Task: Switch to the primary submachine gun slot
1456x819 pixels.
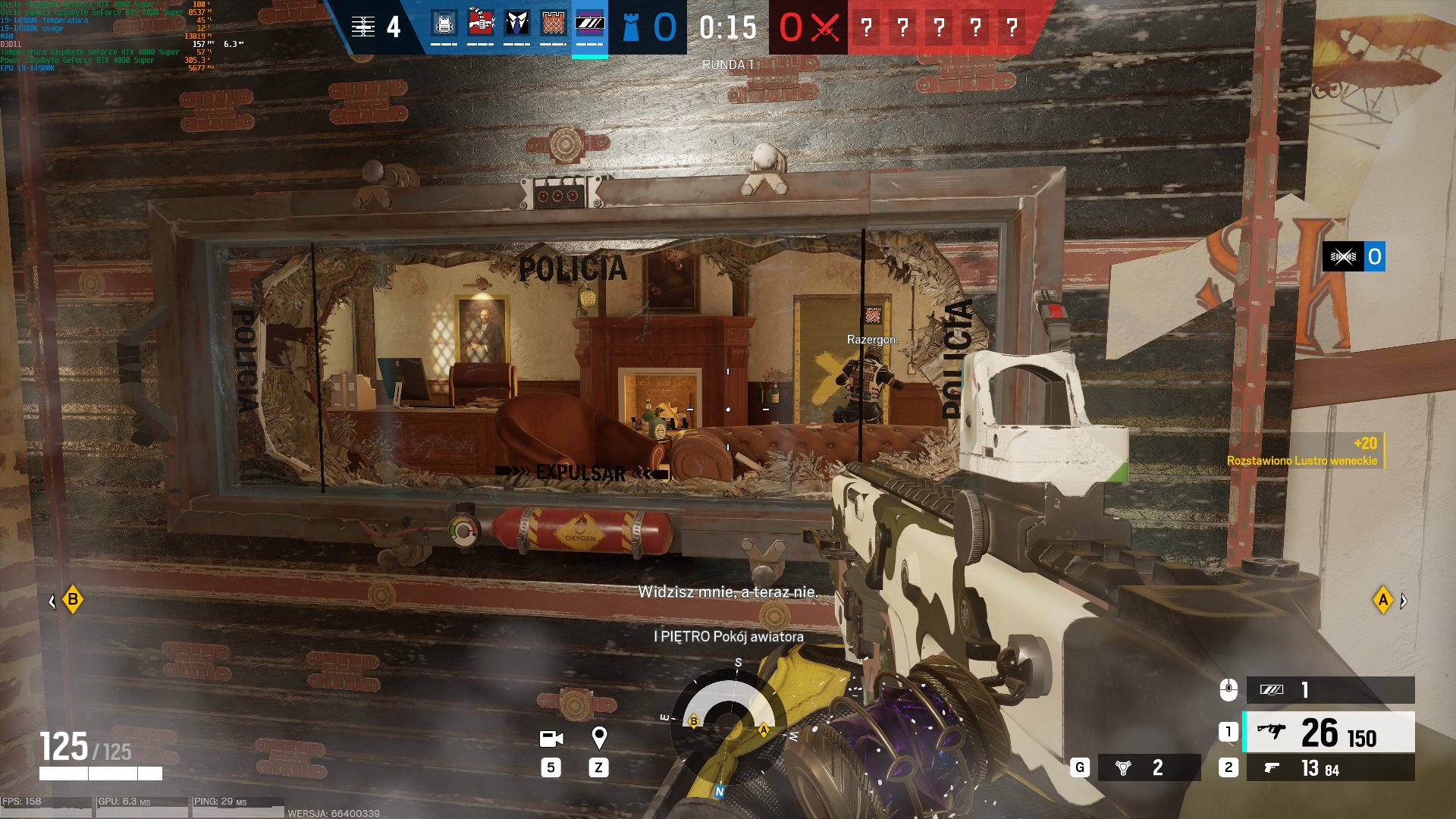Action: (x=1330, y=732)
